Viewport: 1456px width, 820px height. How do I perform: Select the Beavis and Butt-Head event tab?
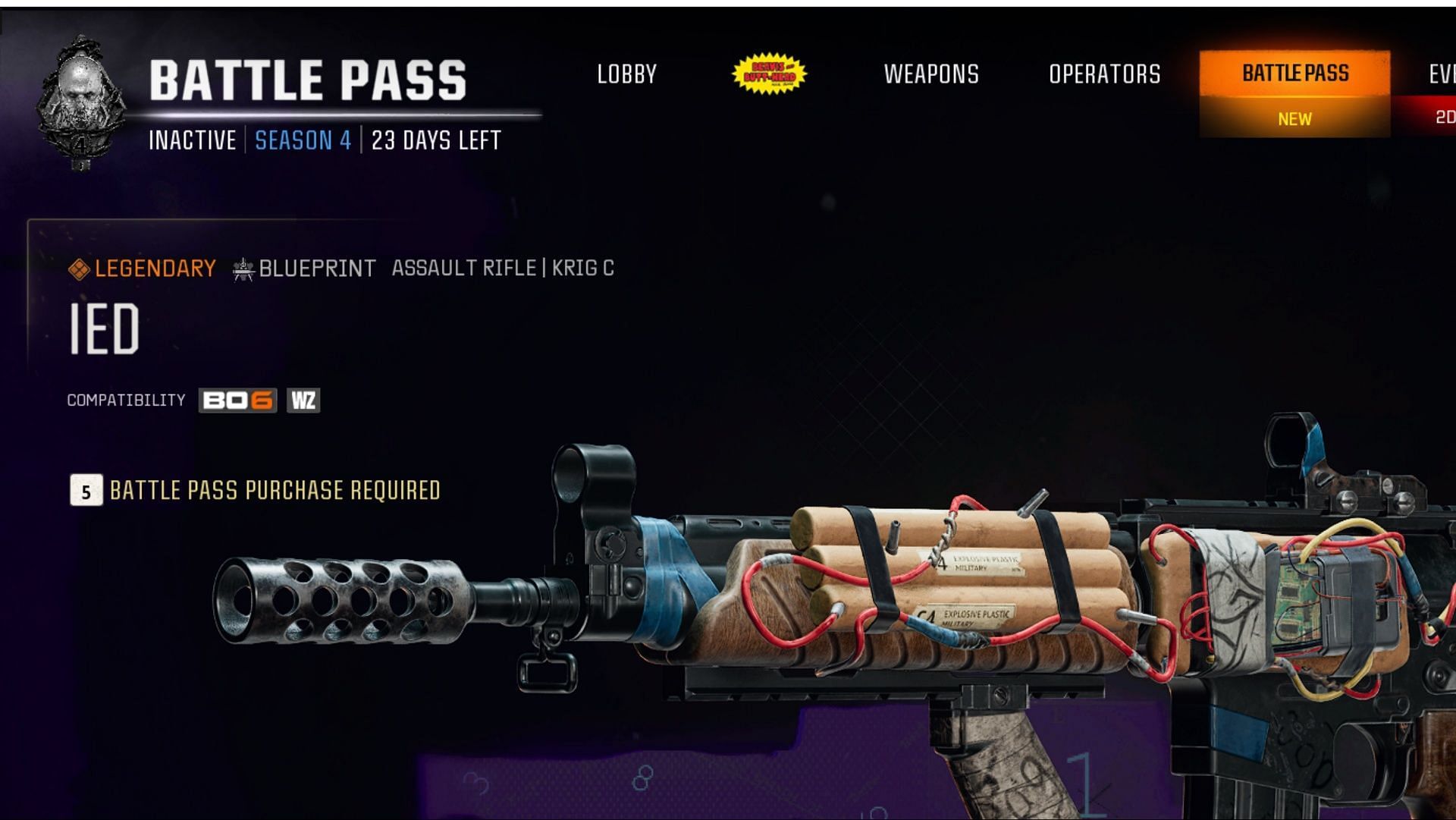[769, 74]
